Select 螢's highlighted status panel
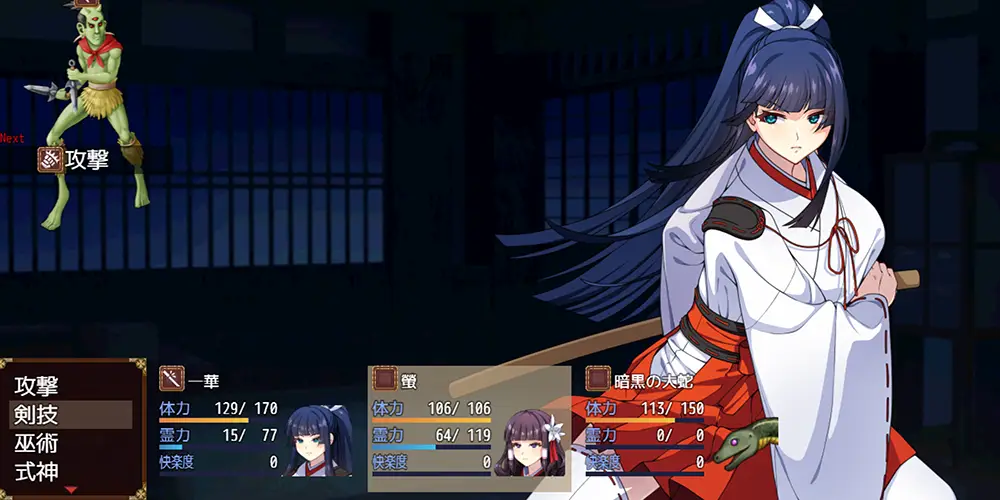The width and height of the screenshot is (1000, 500). pyautogui.click(x=469, y=427)
